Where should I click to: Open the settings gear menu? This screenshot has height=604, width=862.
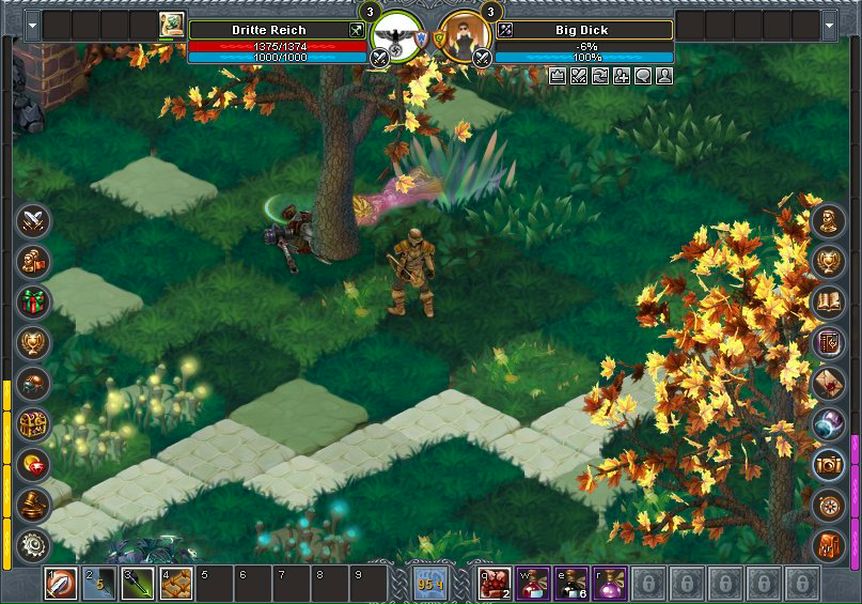tap(34, 546)
